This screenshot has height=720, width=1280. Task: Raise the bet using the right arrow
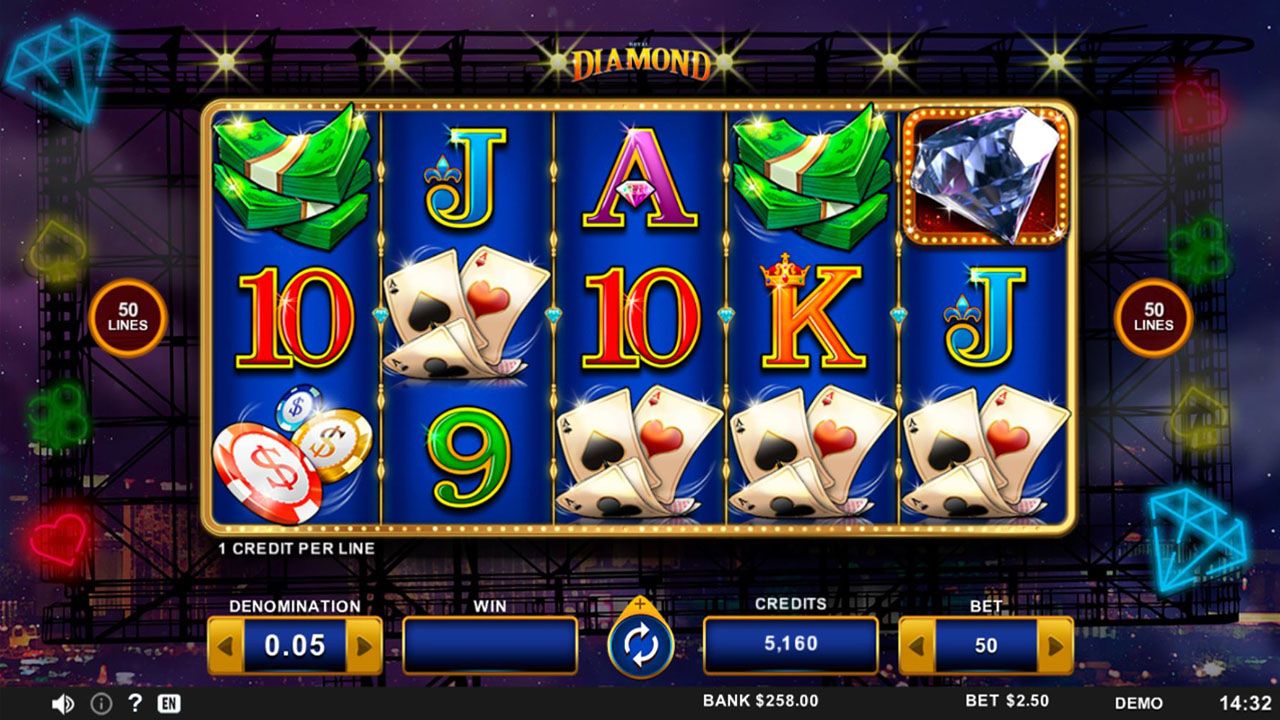tap(1054, 646)
